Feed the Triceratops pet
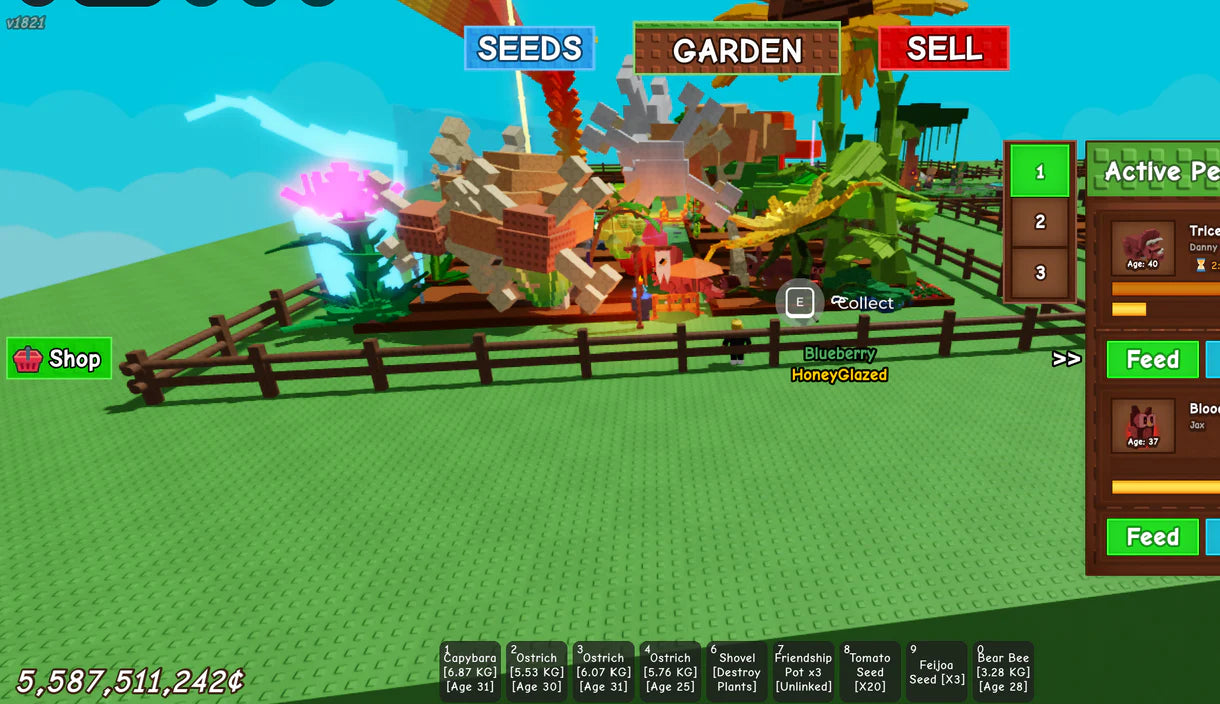This screenshot has height=704, width=1220. 1152,360
